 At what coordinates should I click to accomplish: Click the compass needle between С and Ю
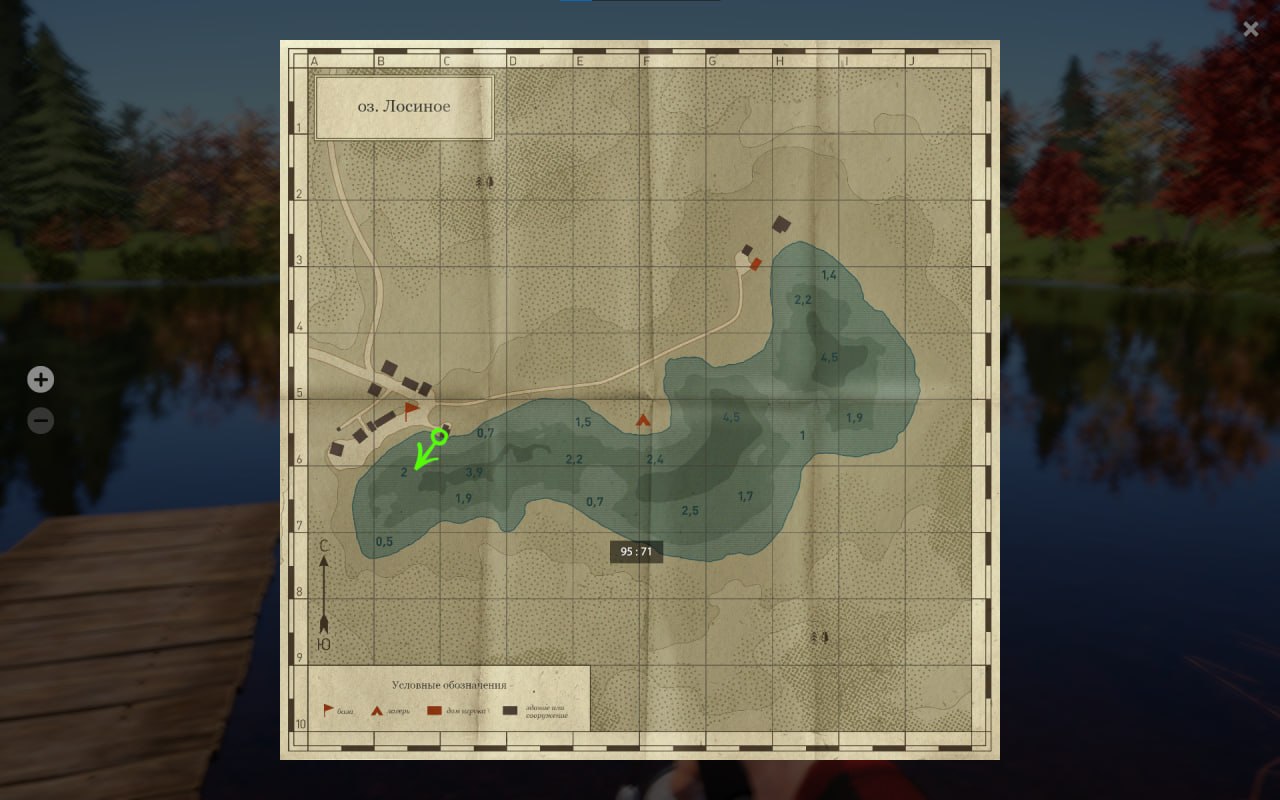(322, 595)
